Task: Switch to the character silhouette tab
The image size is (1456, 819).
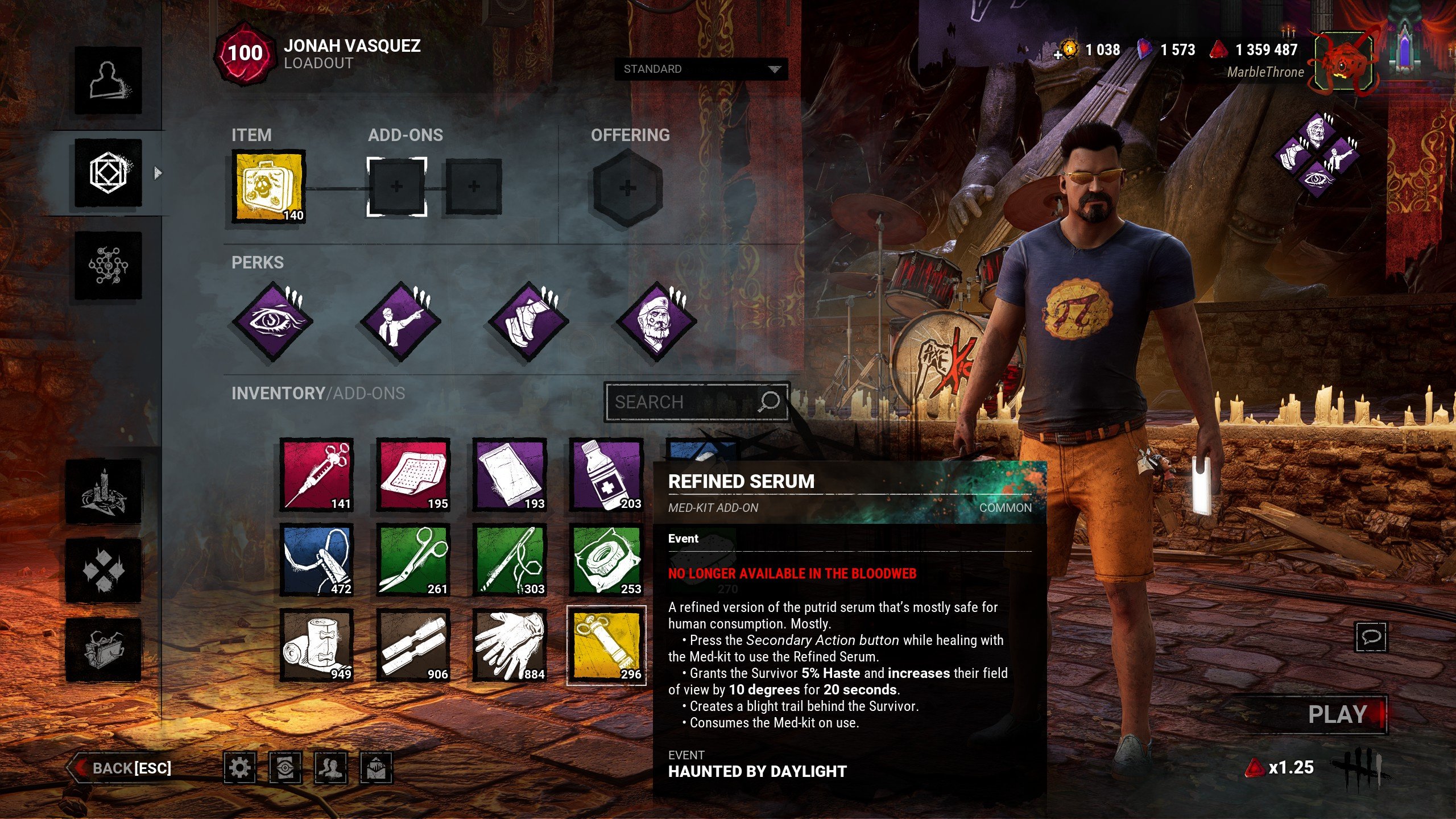Action: (x=108, y=80)
